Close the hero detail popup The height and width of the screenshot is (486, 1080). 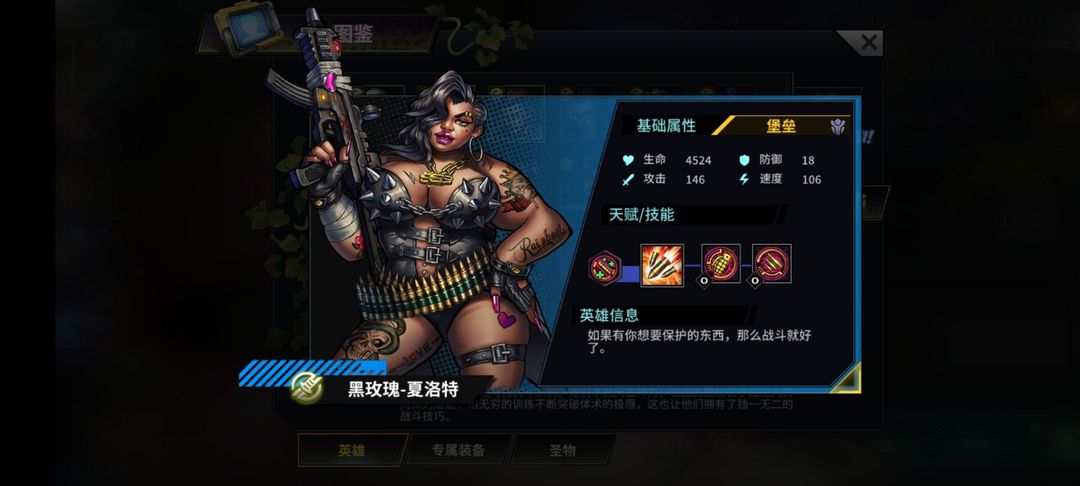[x=868, y=42]
